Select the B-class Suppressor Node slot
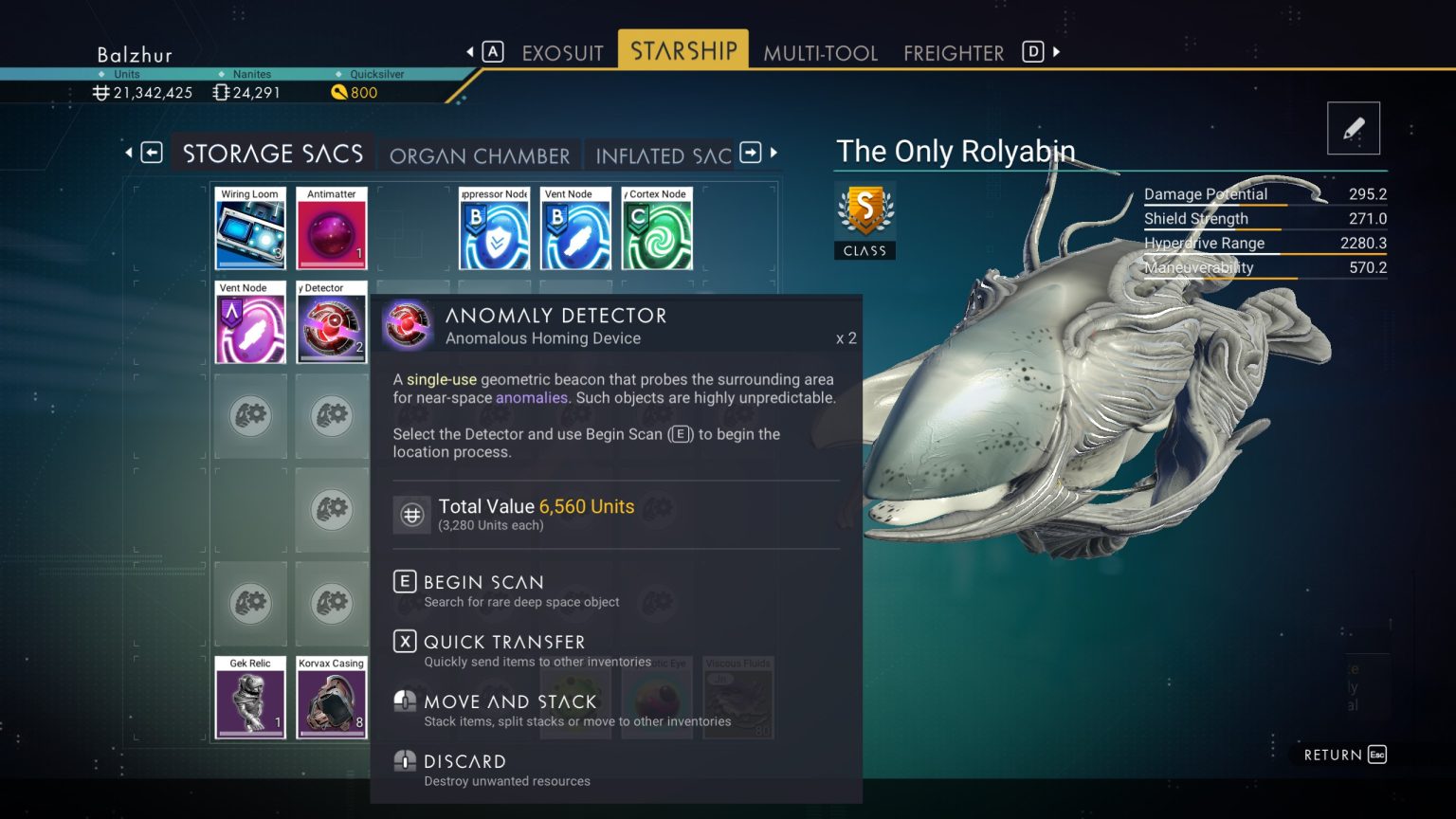Image resolution: width=1456 pixels, height=819 pixels. click(494, 228)
